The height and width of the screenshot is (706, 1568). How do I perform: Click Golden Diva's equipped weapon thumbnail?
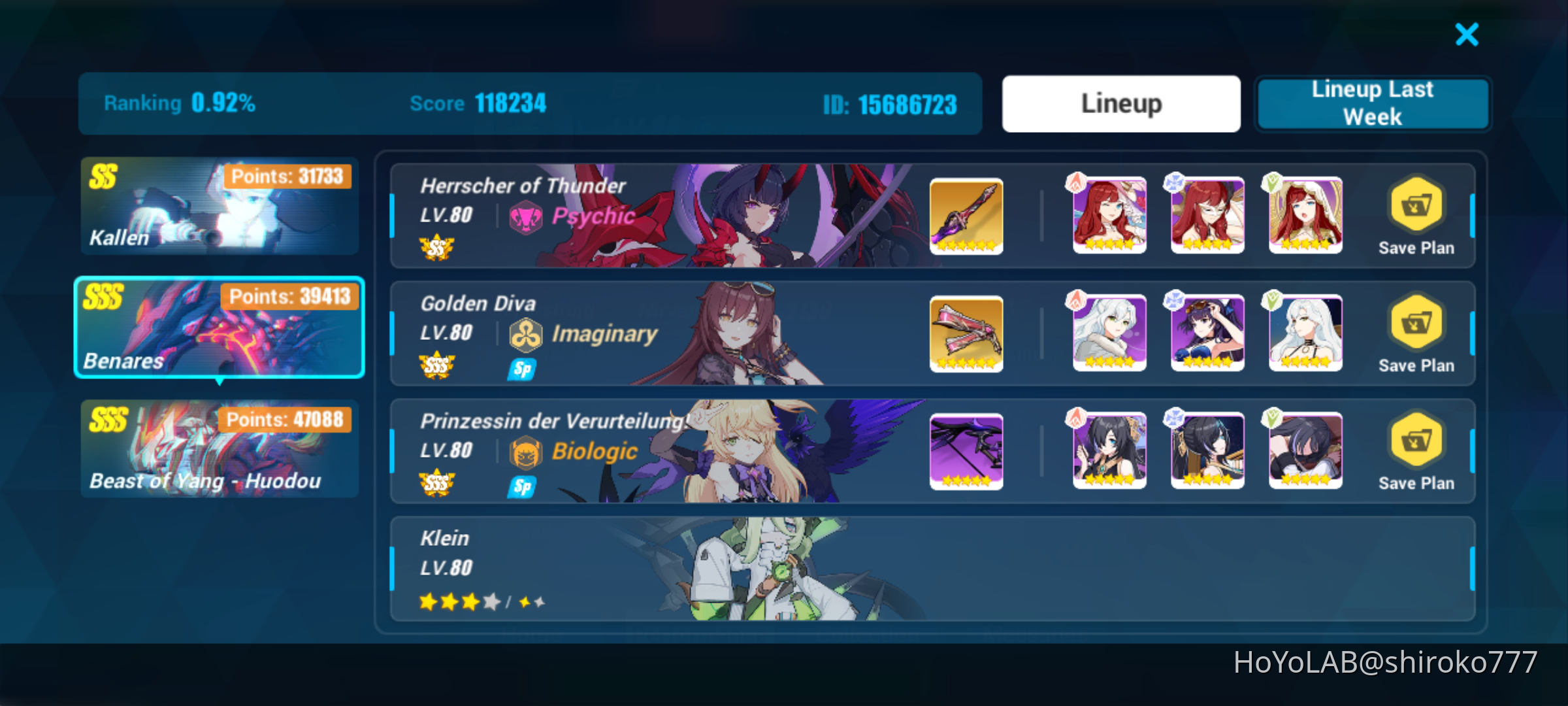click(x=966, y=333)
